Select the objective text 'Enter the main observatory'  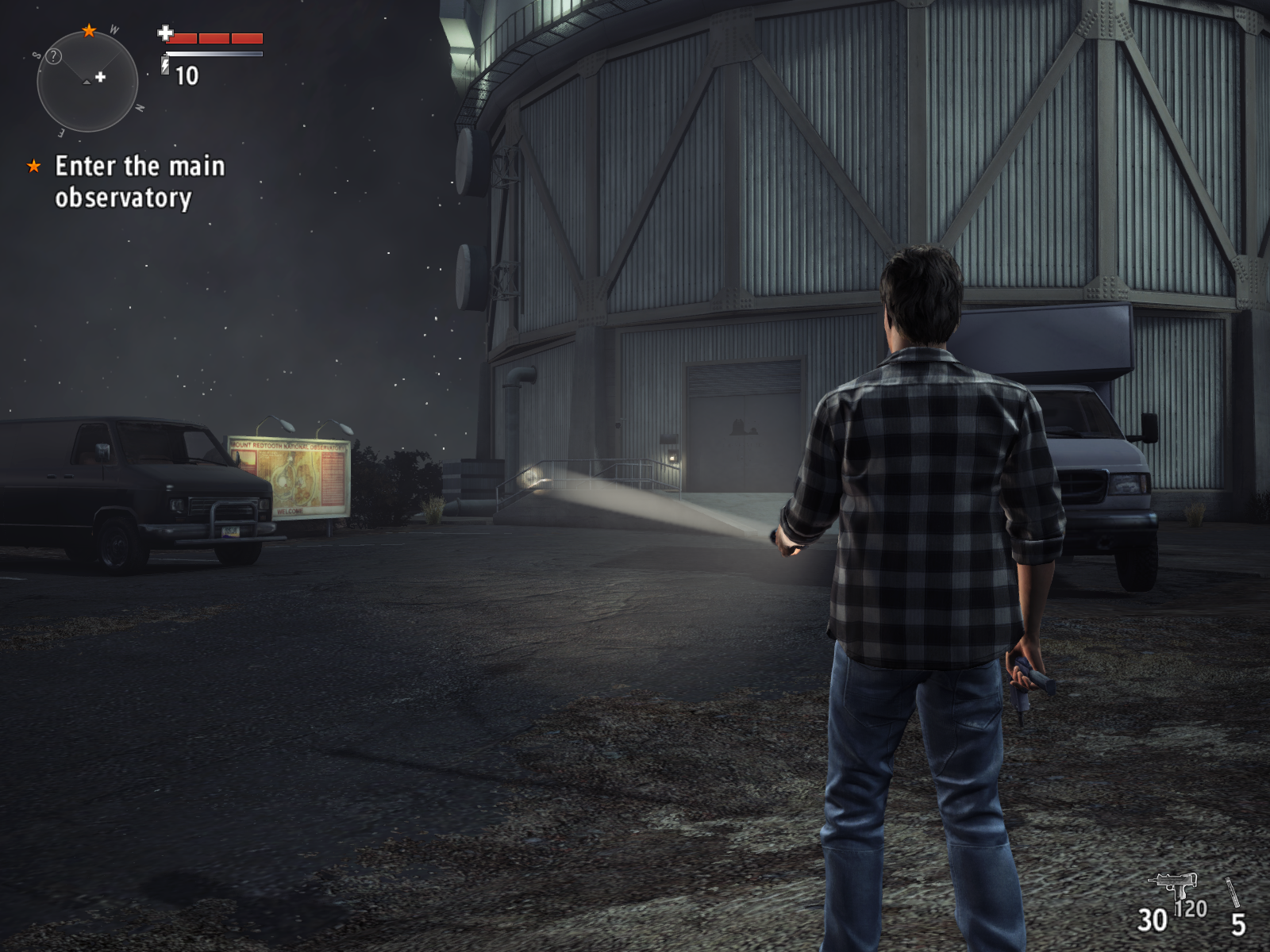click(x=140, y=182)
